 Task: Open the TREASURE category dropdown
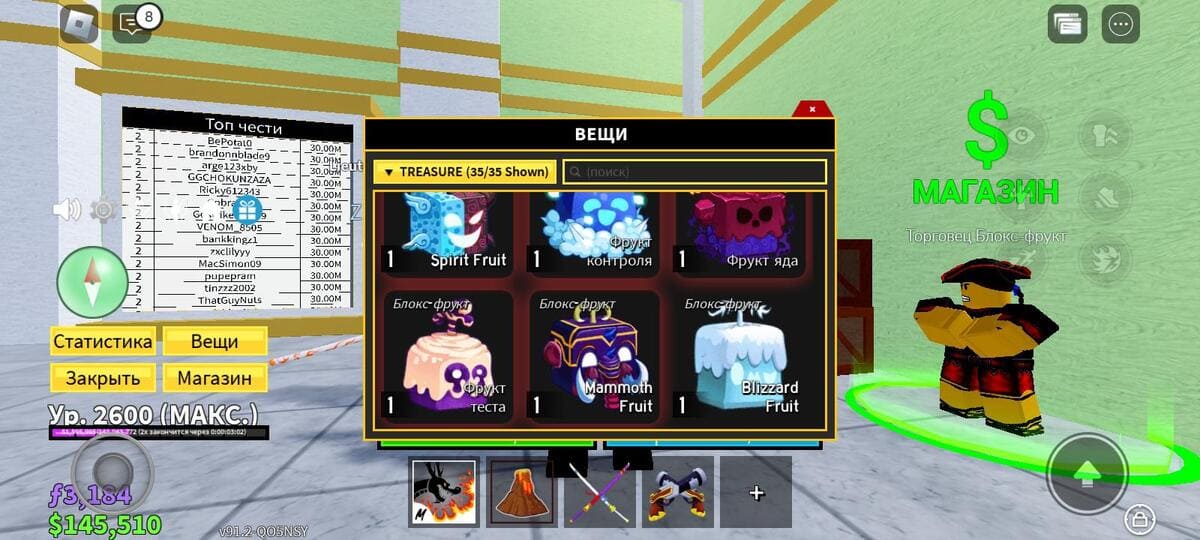(x=464, y=172)
